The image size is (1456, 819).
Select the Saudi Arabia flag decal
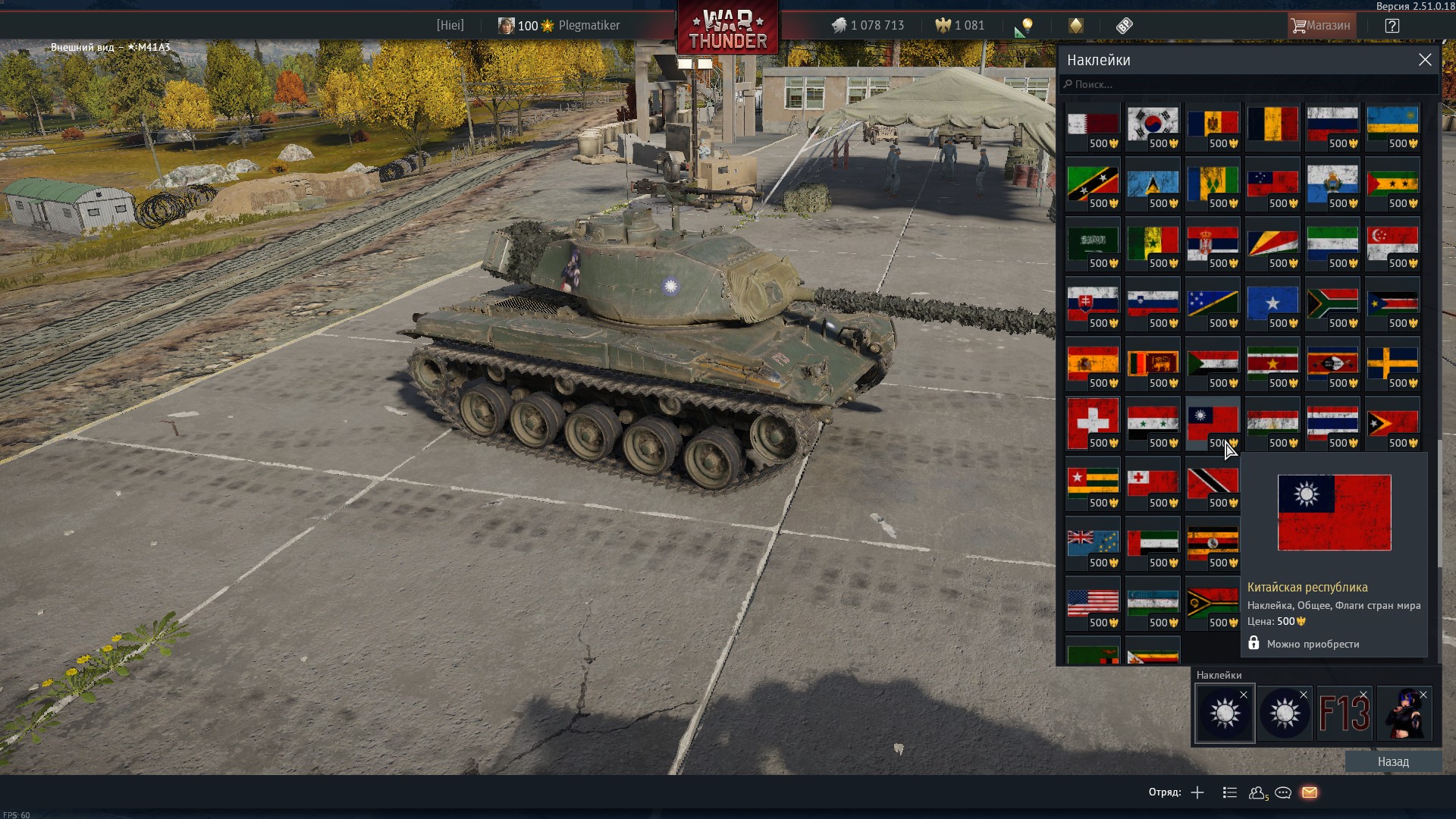[1093, 243]
